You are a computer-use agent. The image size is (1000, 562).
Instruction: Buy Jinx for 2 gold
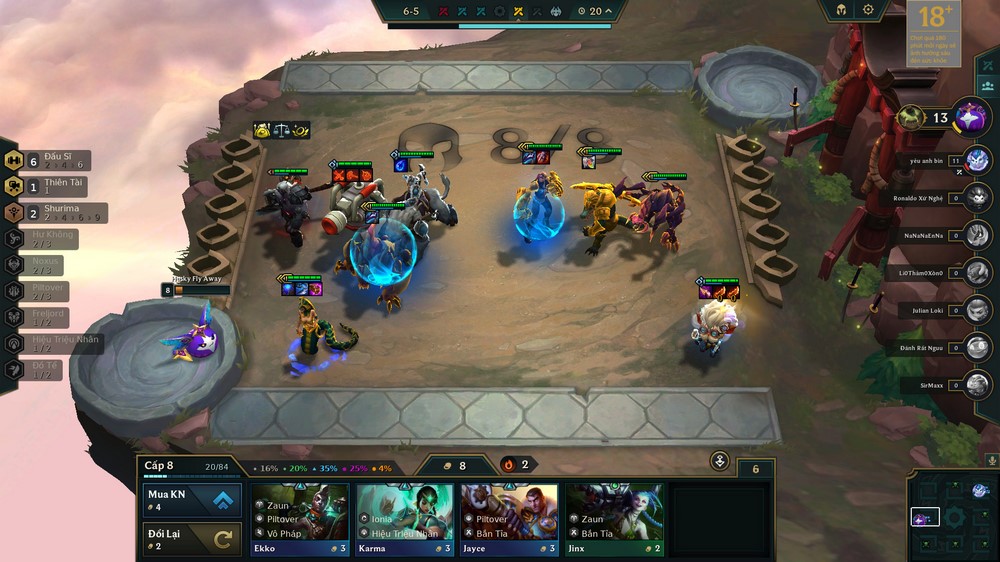pos(614,519)
